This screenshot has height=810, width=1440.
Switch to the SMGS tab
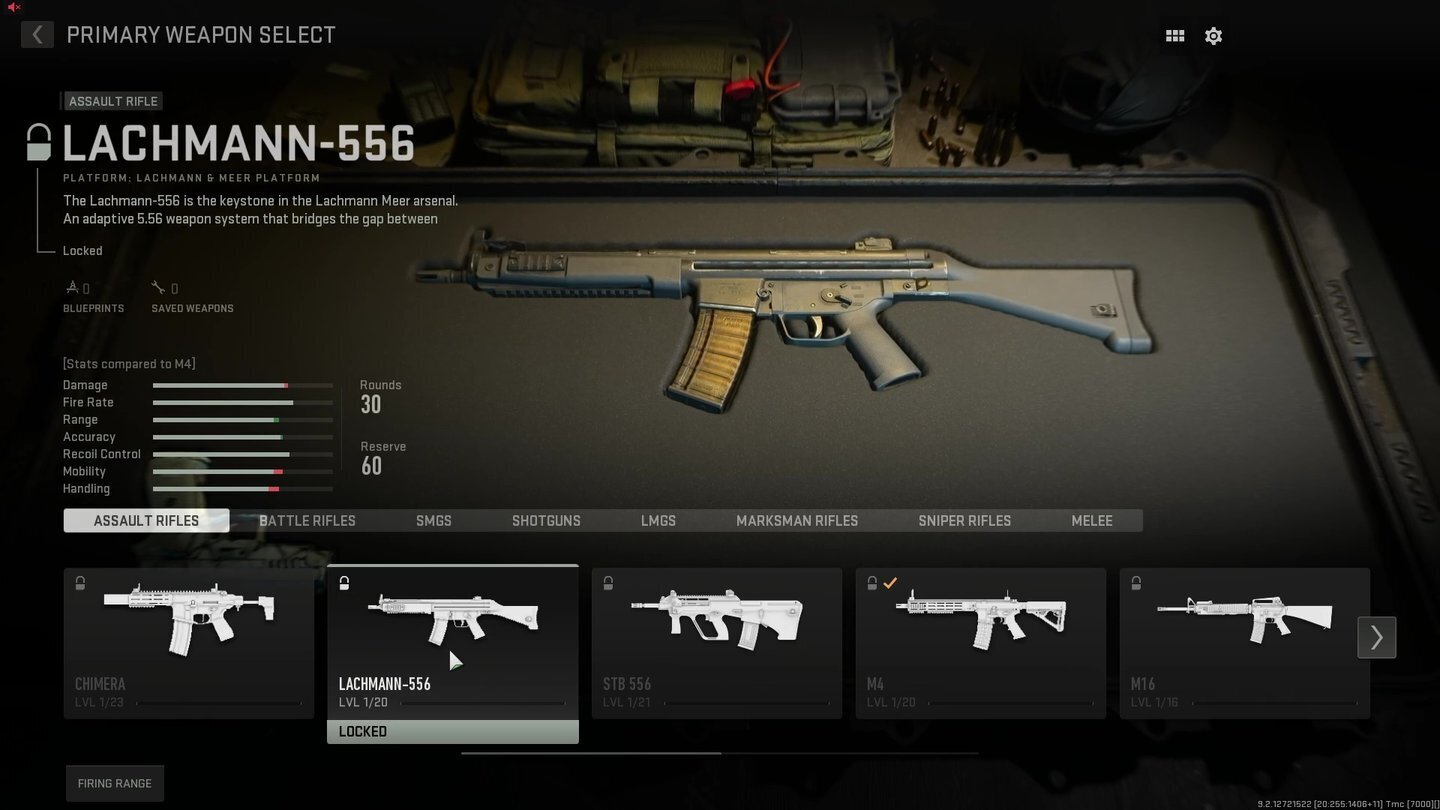433,520
